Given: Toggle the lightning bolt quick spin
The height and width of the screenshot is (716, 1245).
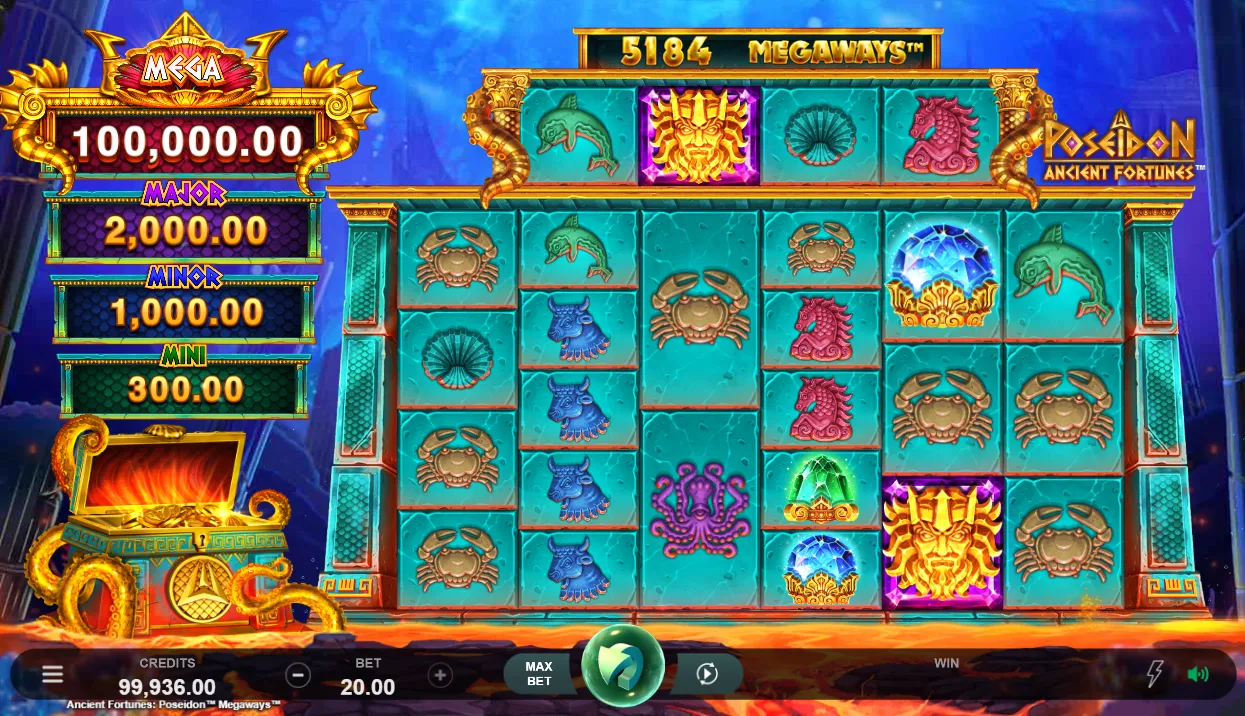Looking at the screenshot, I should point(1155,674).
